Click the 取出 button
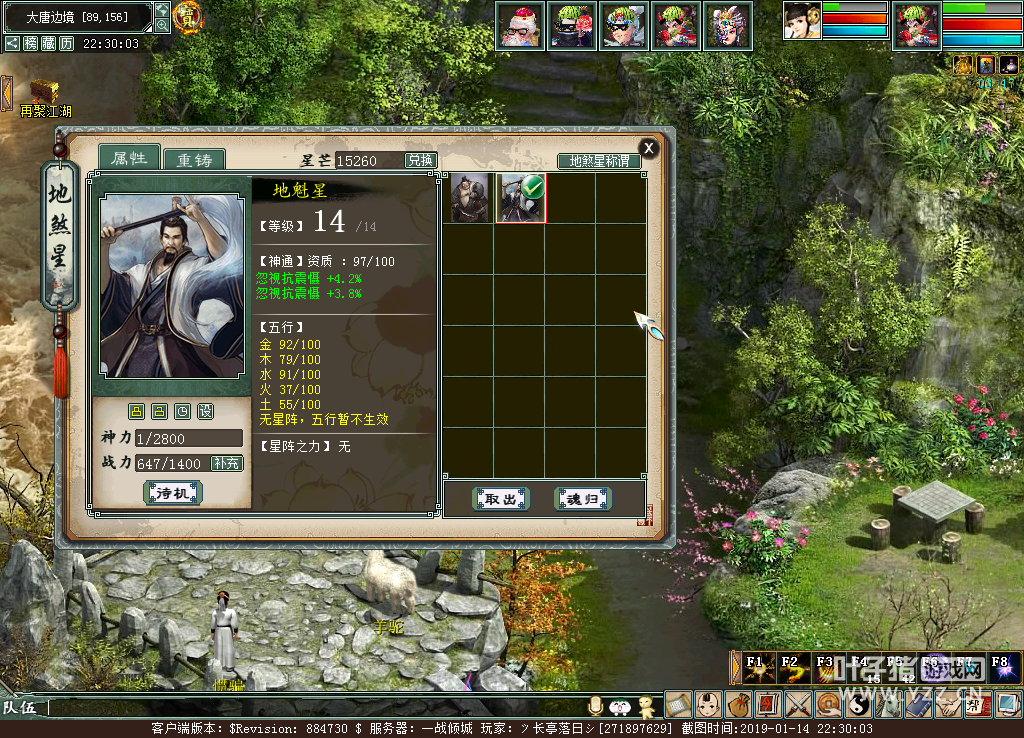 click(500, 498)
